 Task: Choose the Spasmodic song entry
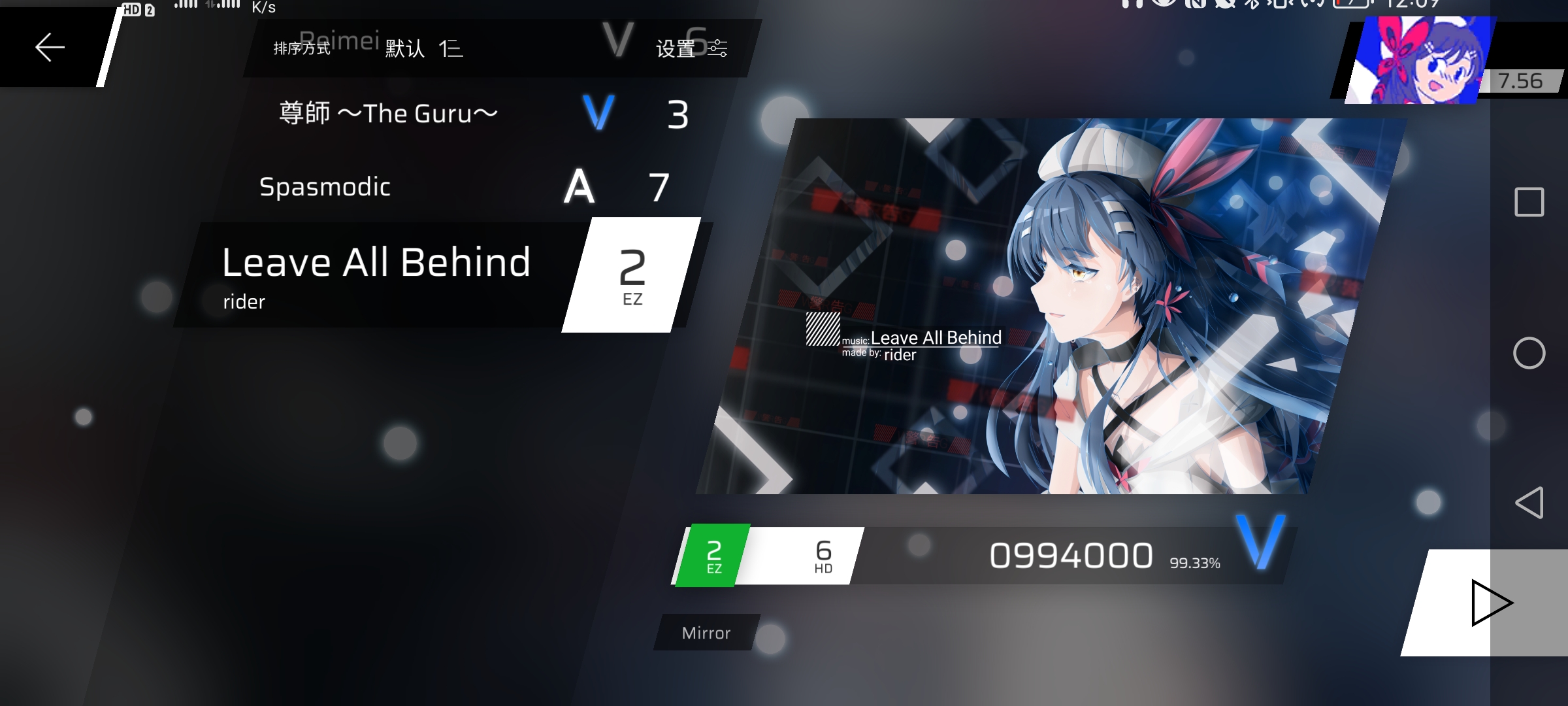point(325,188)
